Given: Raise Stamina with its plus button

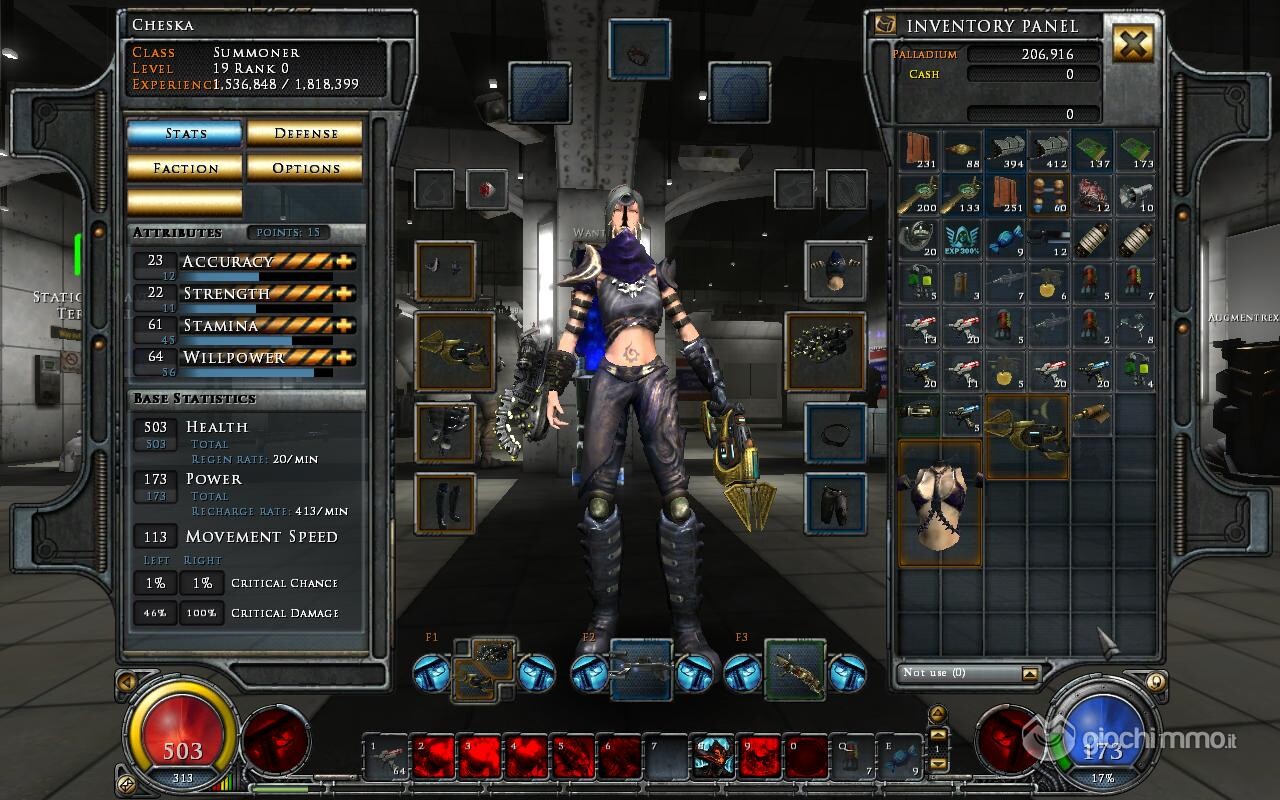Looking at the screenshot, I should 346,326.
